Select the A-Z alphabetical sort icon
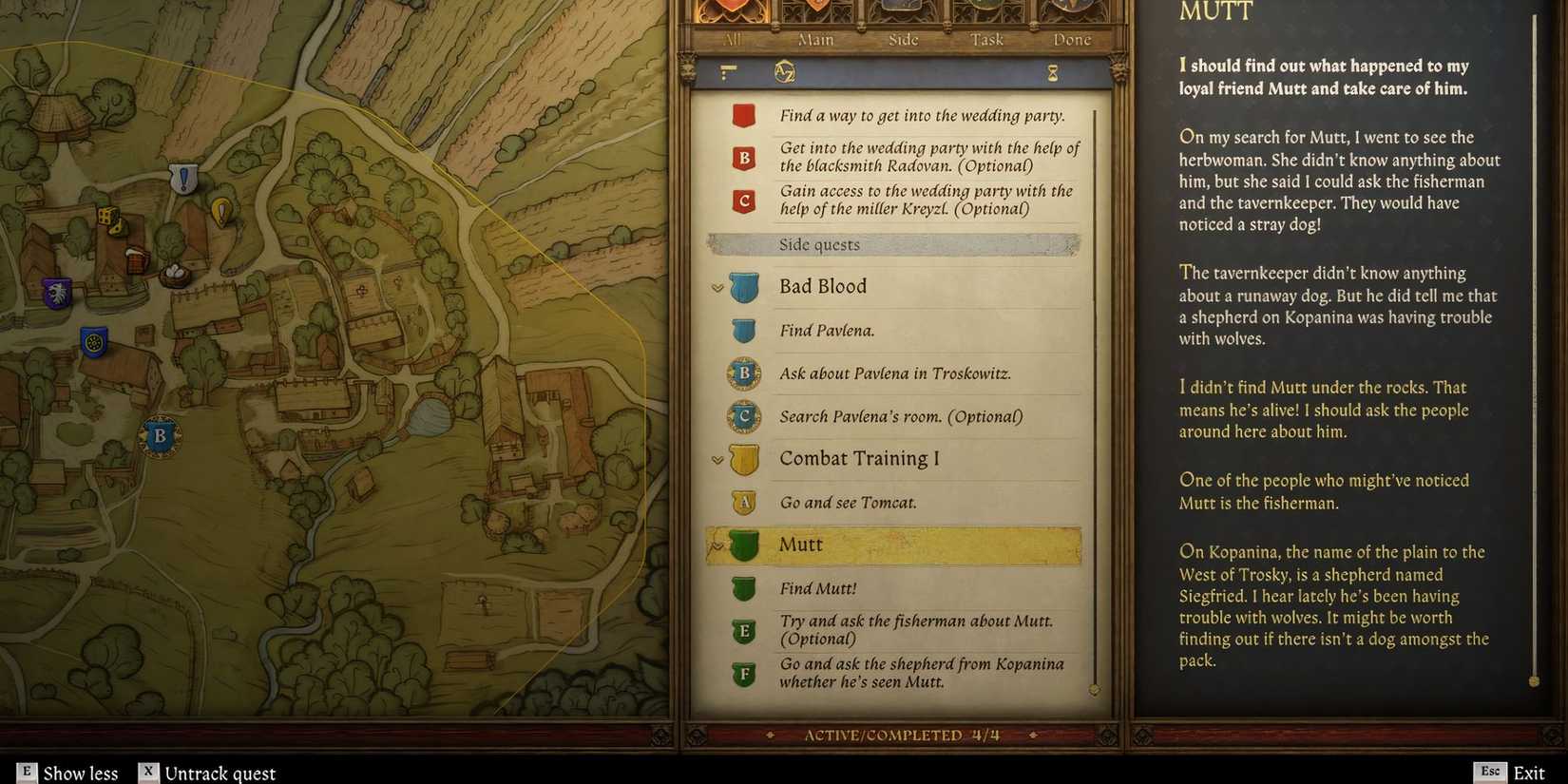The image size is (1568, 784). [781, 73]
